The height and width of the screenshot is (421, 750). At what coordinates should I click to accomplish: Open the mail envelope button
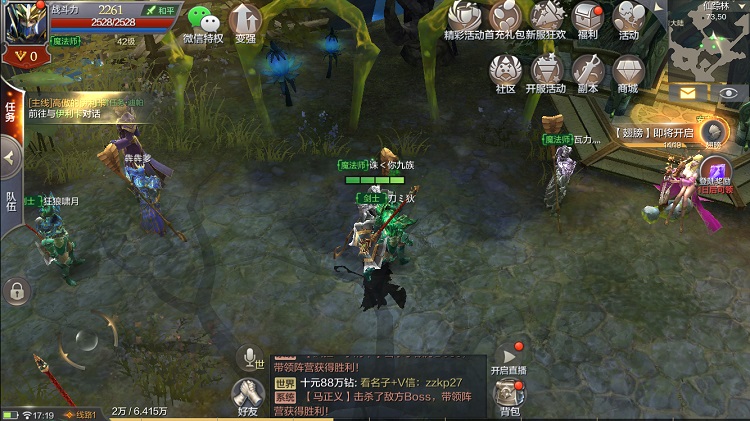pos(688,92)
